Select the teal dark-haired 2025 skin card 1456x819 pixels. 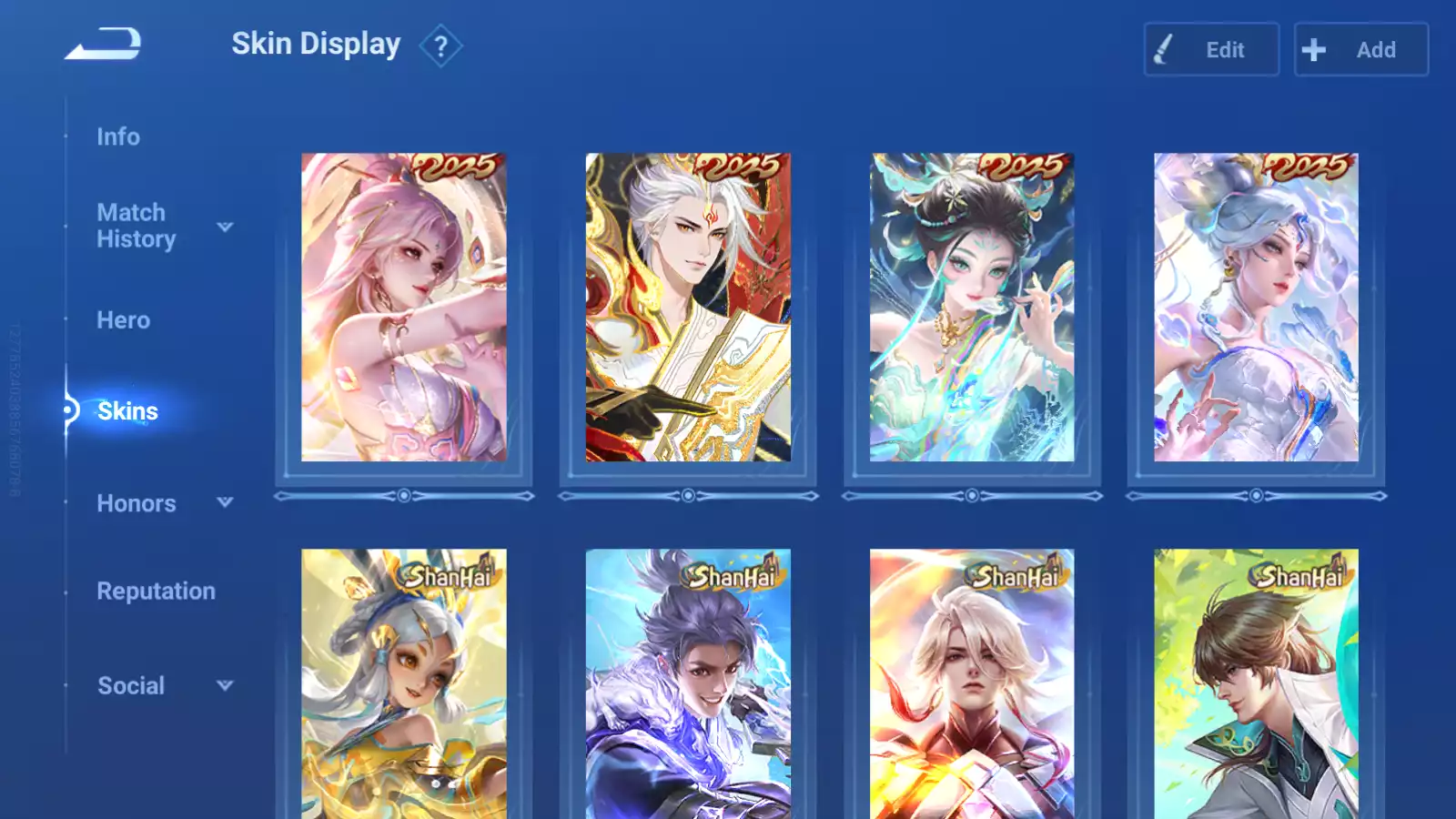coord(972,308)
